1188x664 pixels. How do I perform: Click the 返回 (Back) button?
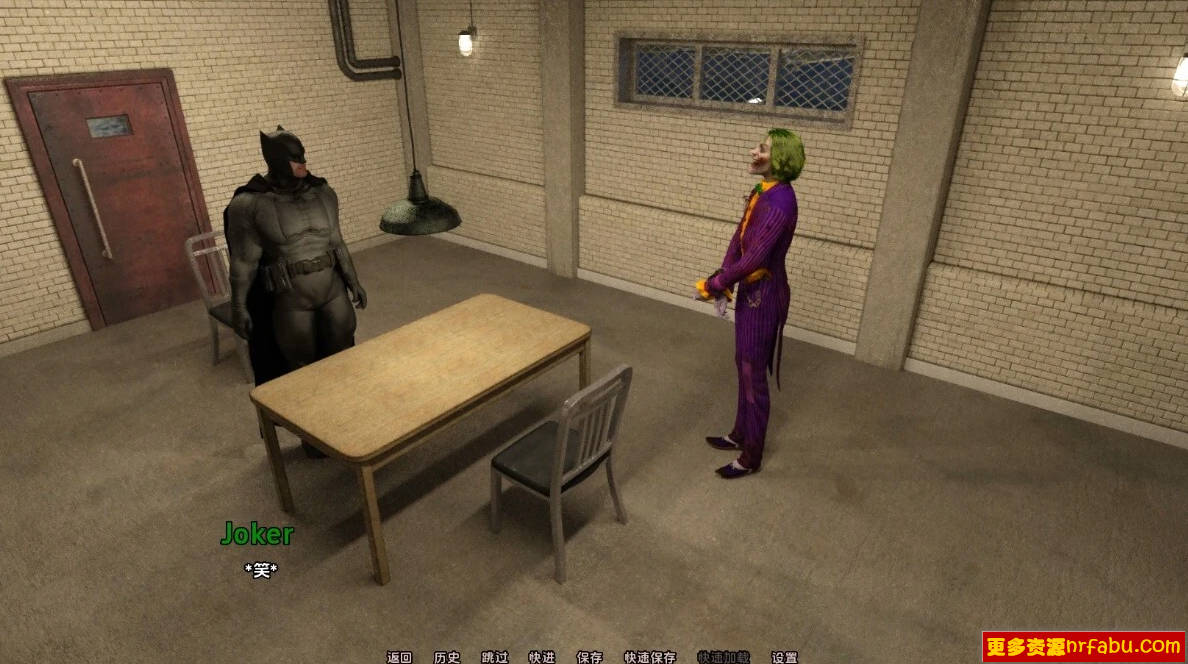tap(399, 657)
